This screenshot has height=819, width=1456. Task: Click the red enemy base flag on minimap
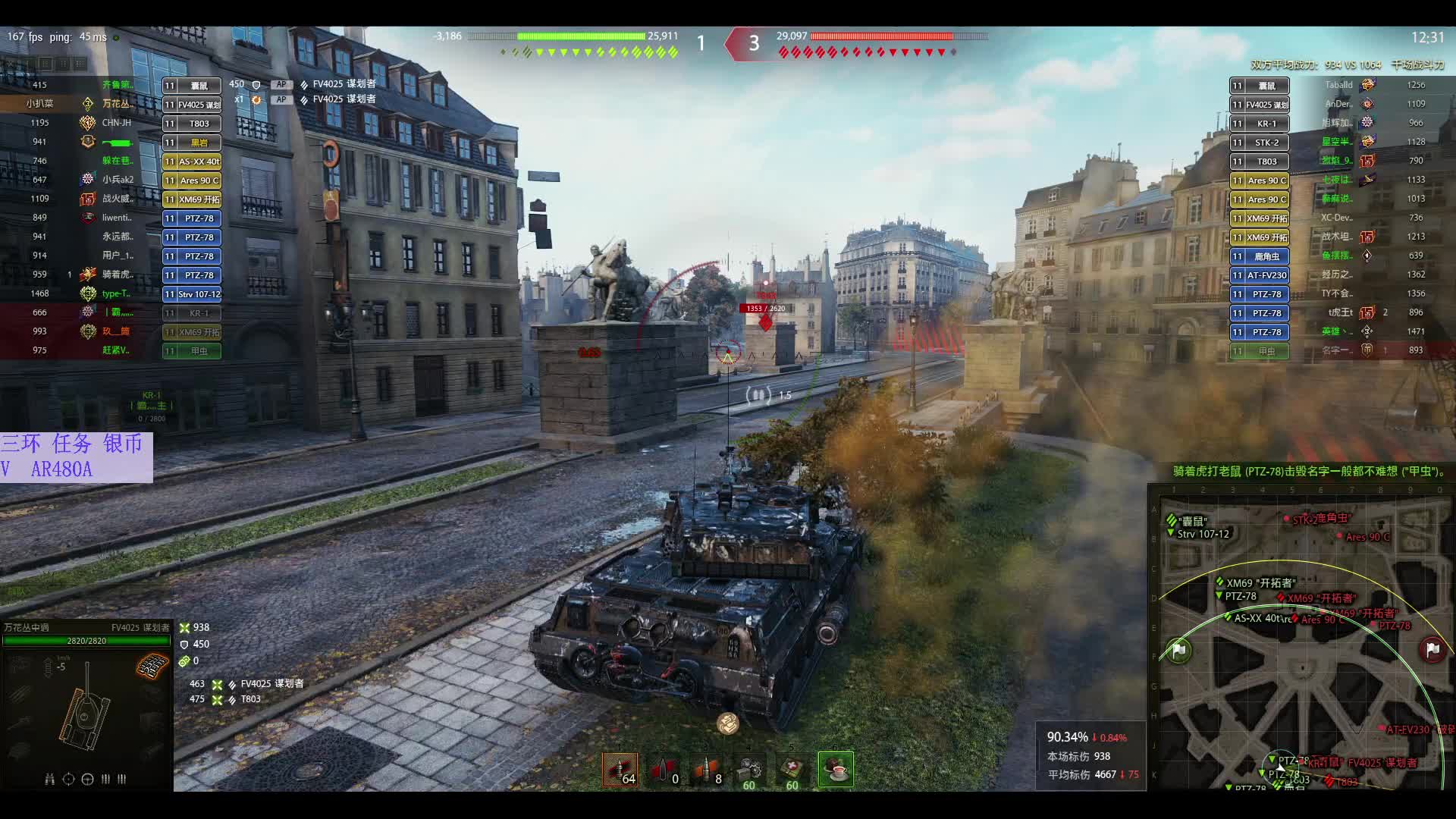point(1432,650)
